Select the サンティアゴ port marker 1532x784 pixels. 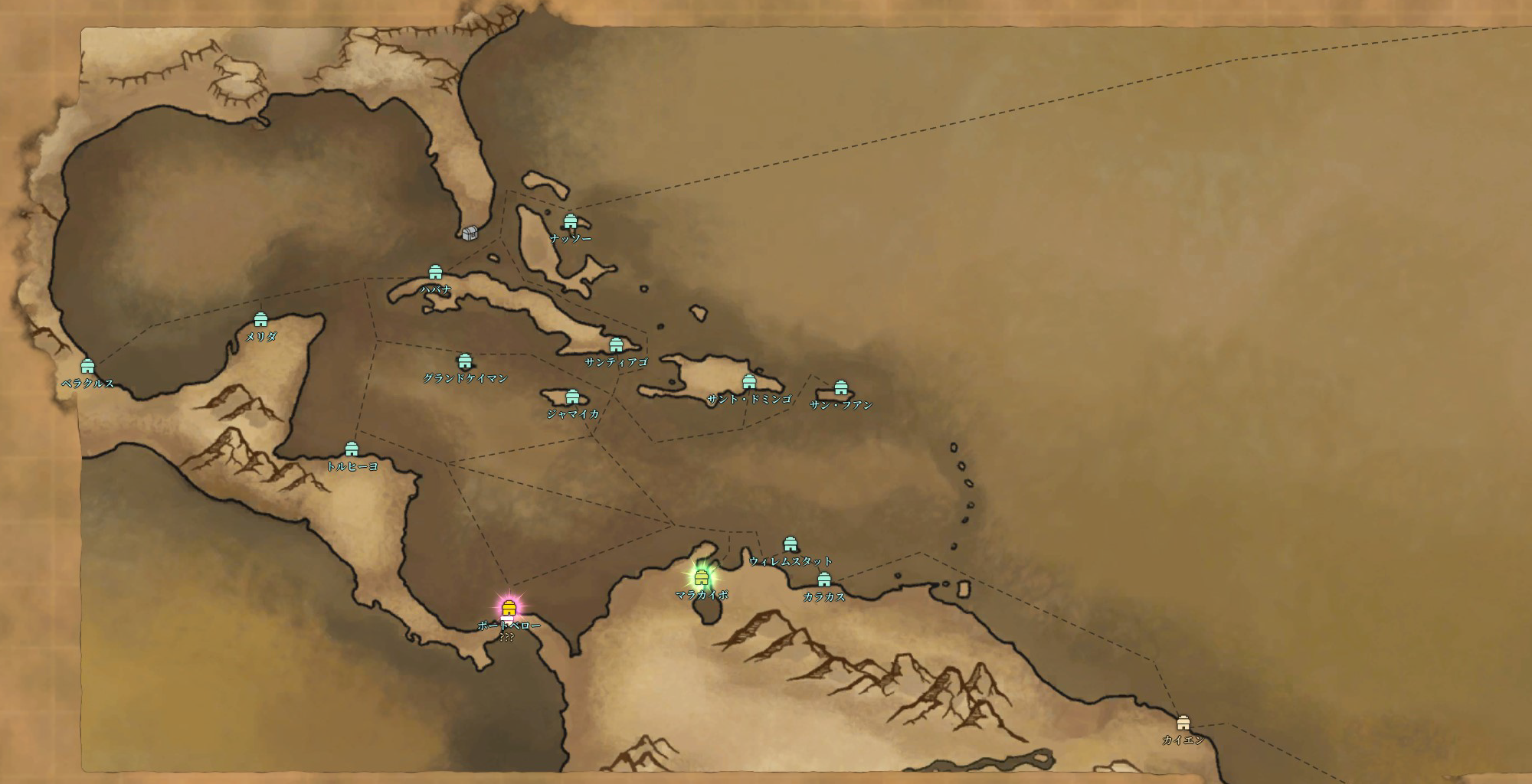[616, 345]
